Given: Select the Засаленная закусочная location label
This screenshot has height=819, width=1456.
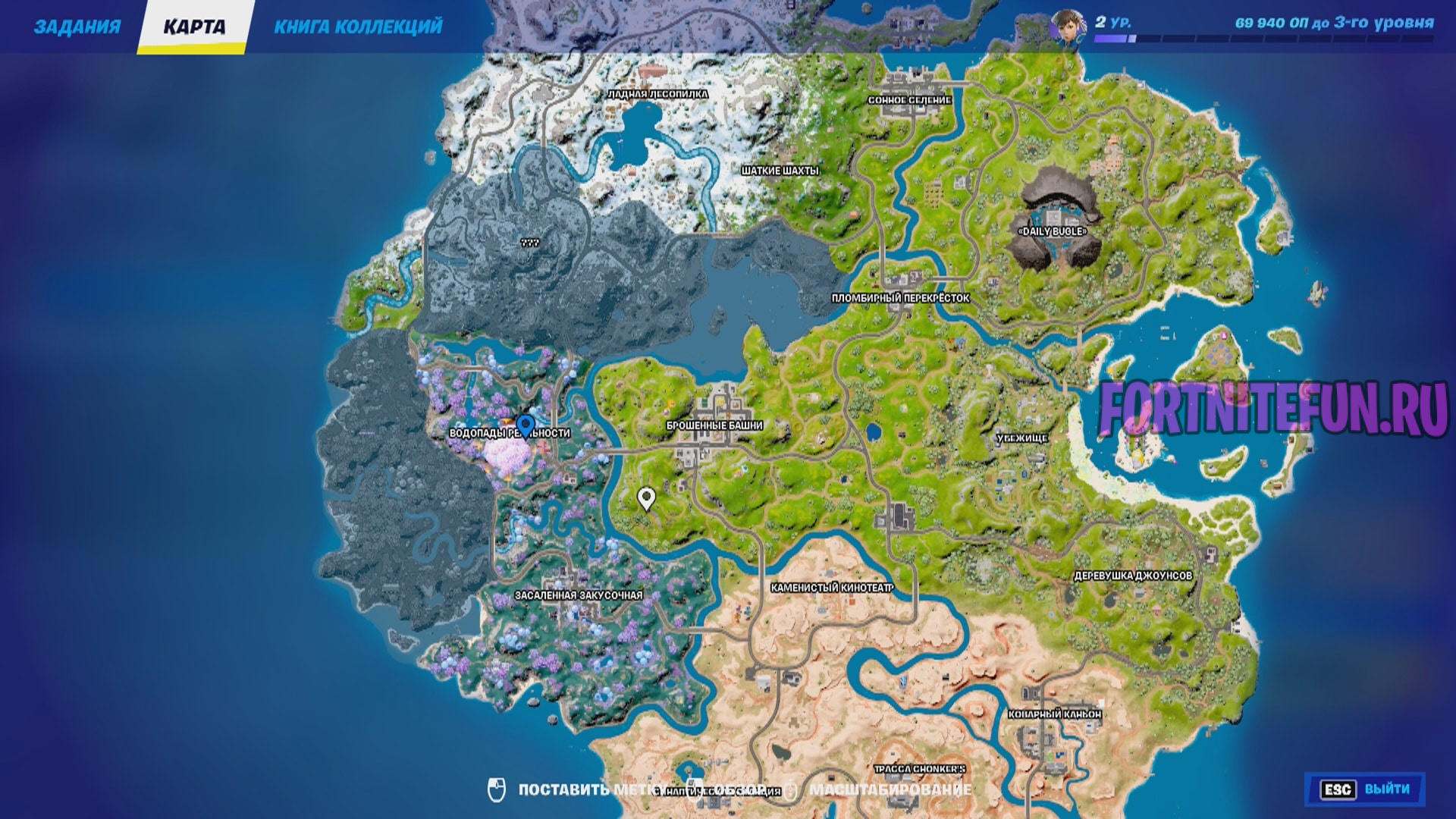Looking at the screenshot, I should pyautogui.click(x=579, y=595).
